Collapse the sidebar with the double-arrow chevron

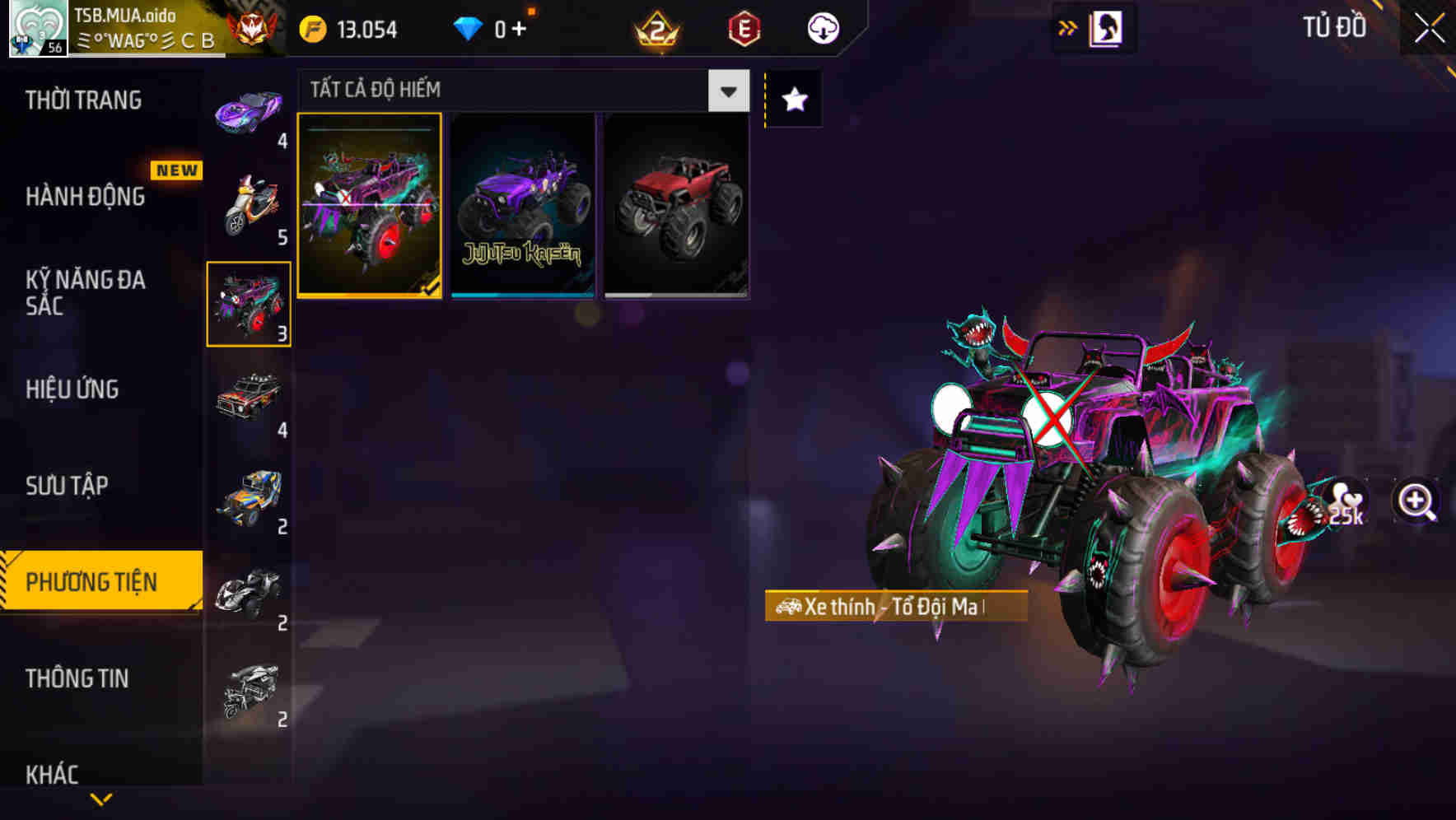pos(1068,26)
